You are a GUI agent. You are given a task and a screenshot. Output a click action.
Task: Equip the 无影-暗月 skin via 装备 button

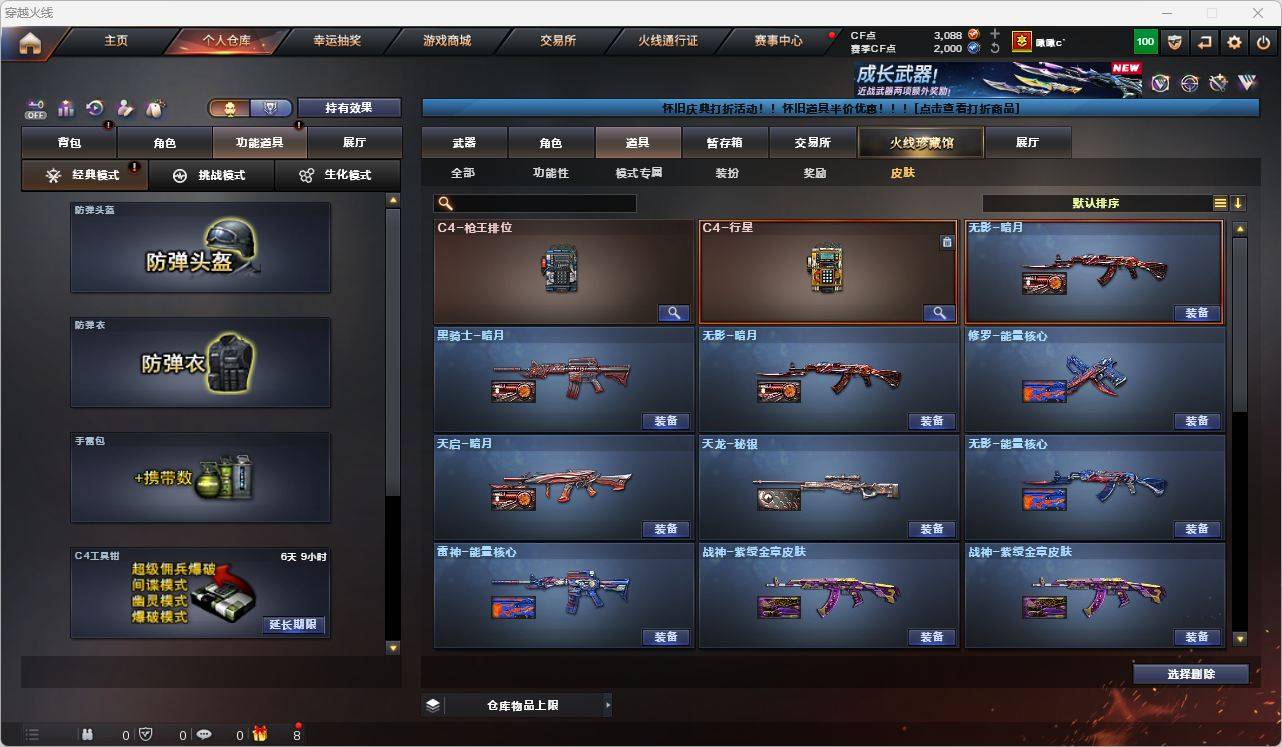coord(1197,313)
